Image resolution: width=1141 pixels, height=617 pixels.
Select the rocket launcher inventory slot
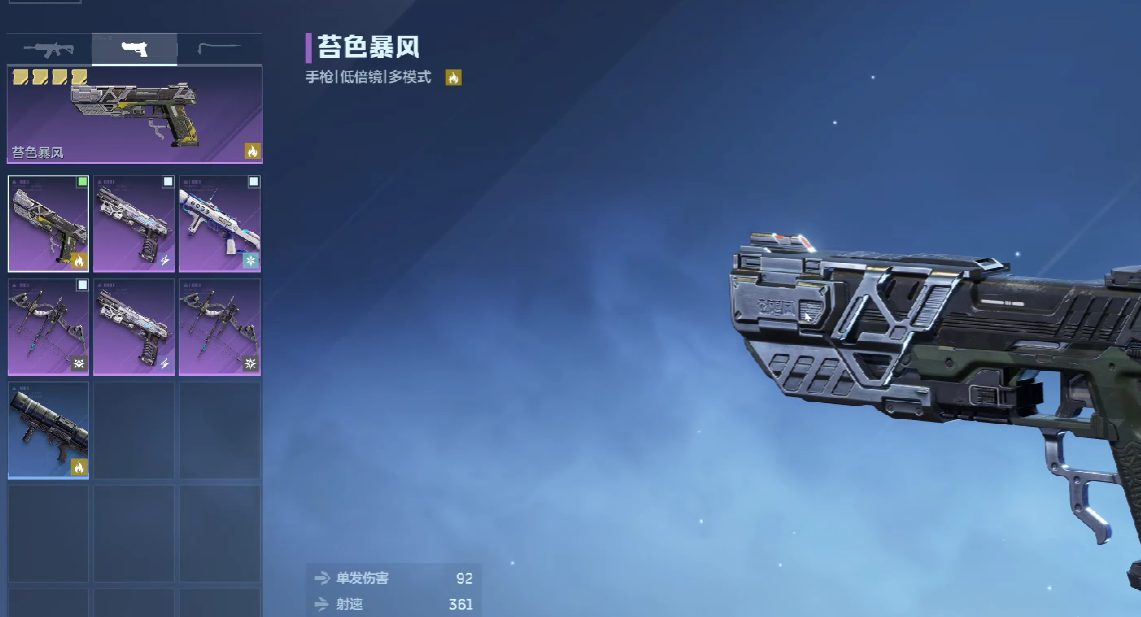[48, 430]
